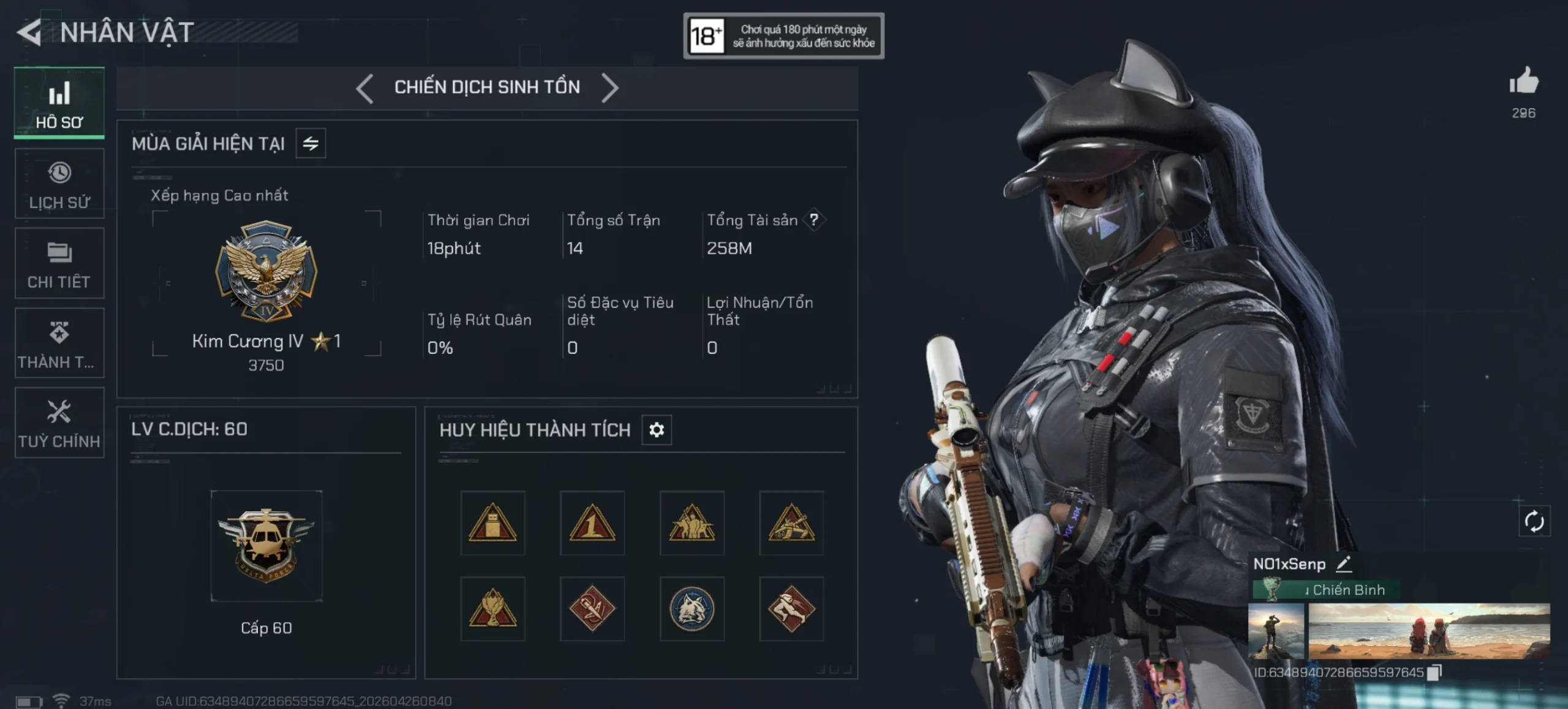Screen dimensions: 1568x709
Task: Select the wolf head achievement badge
Action: pos(692,609)
